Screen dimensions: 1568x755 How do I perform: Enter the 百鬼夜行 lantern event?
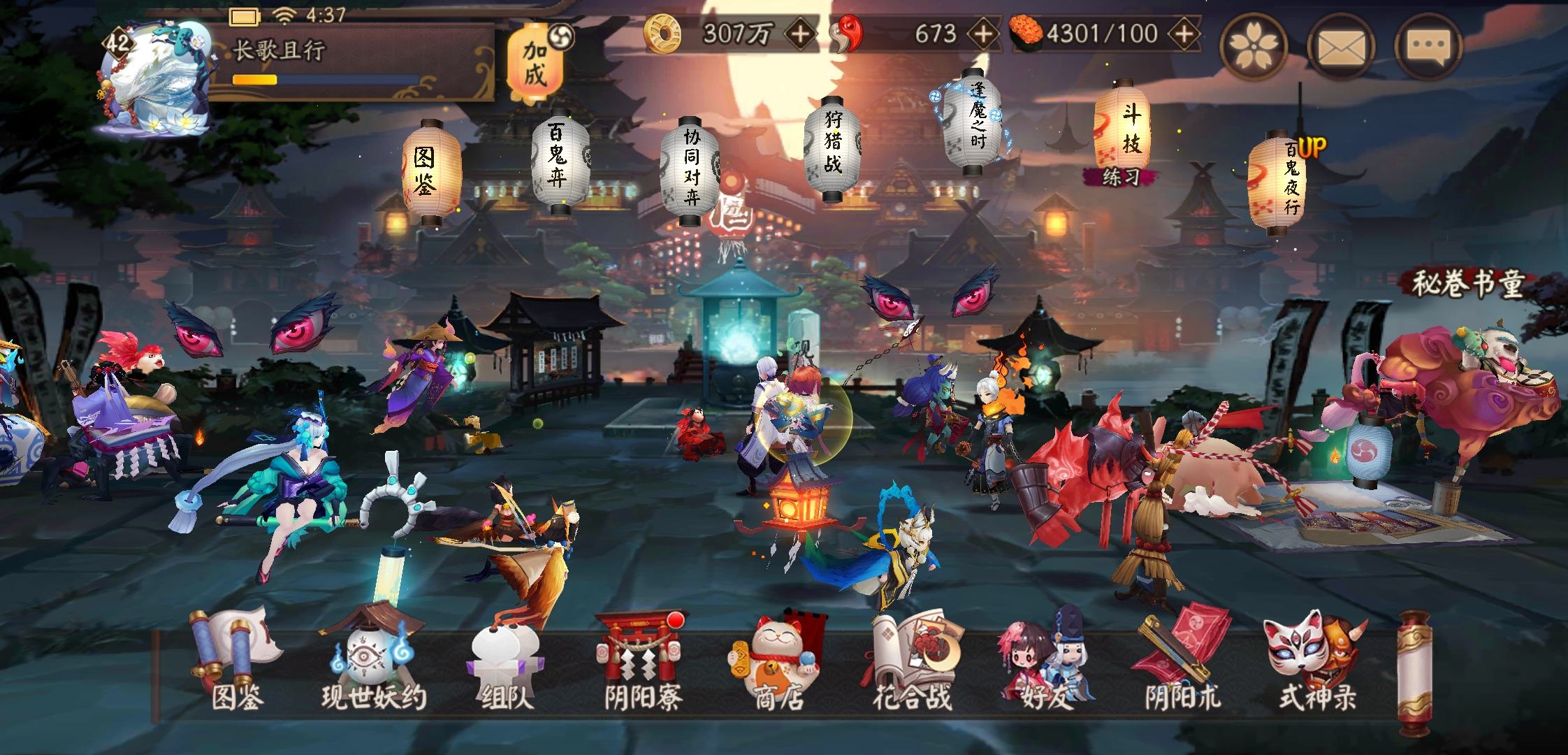1277,182
